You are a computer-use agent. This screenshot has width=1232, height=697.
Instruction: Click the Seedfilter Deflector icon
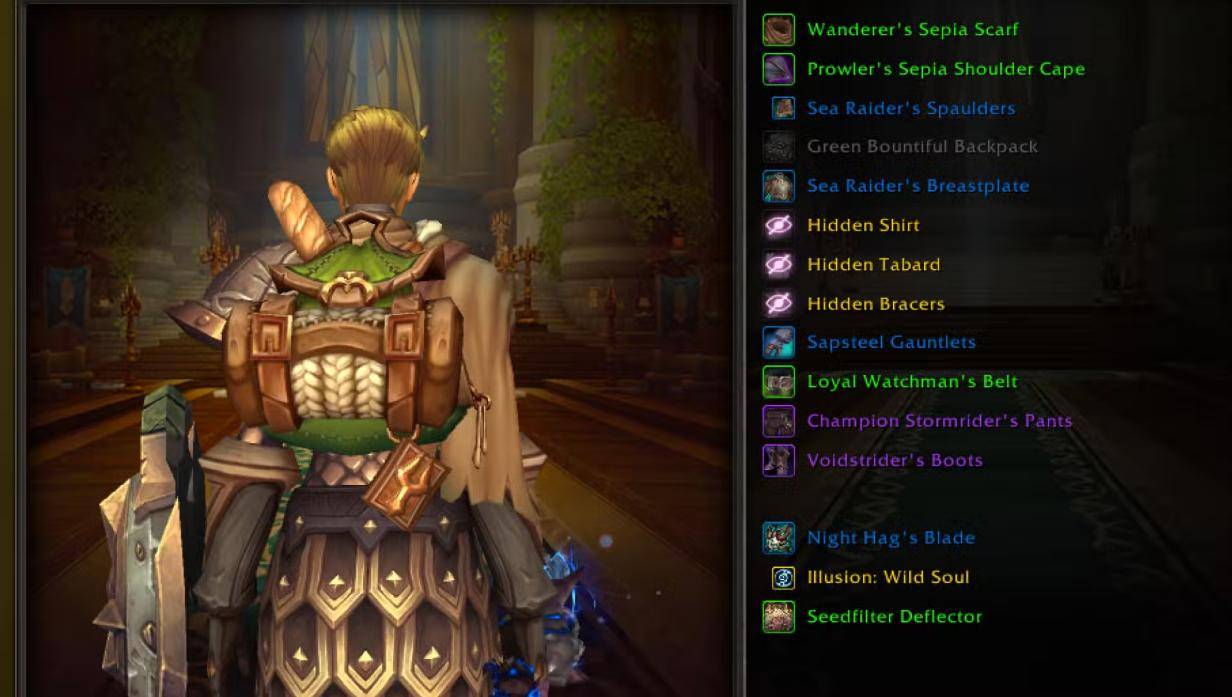778,616
